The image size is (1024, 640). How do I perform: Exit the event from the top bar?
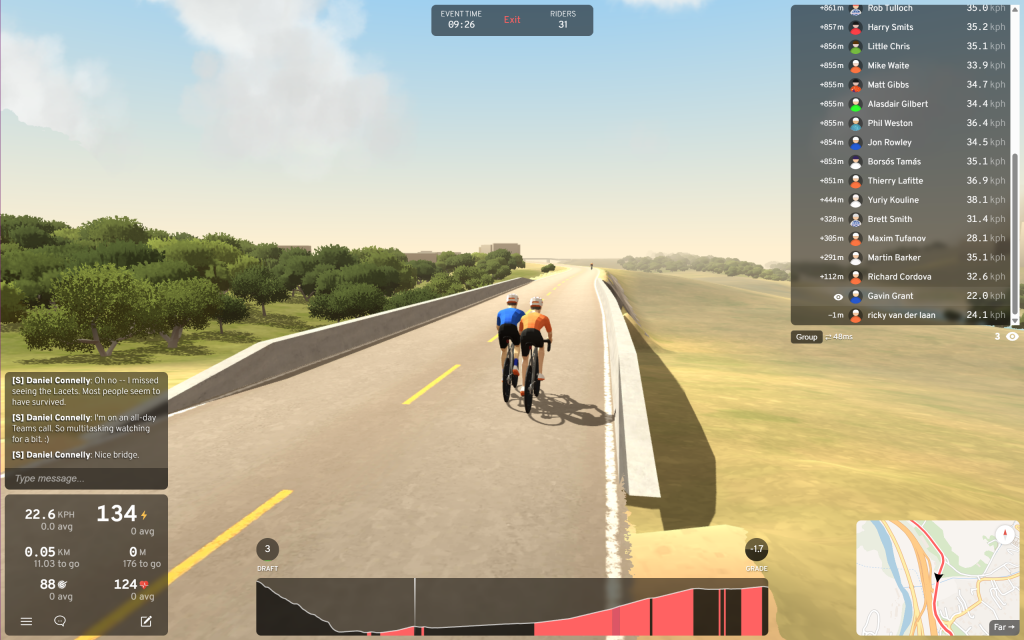(512, 20)
